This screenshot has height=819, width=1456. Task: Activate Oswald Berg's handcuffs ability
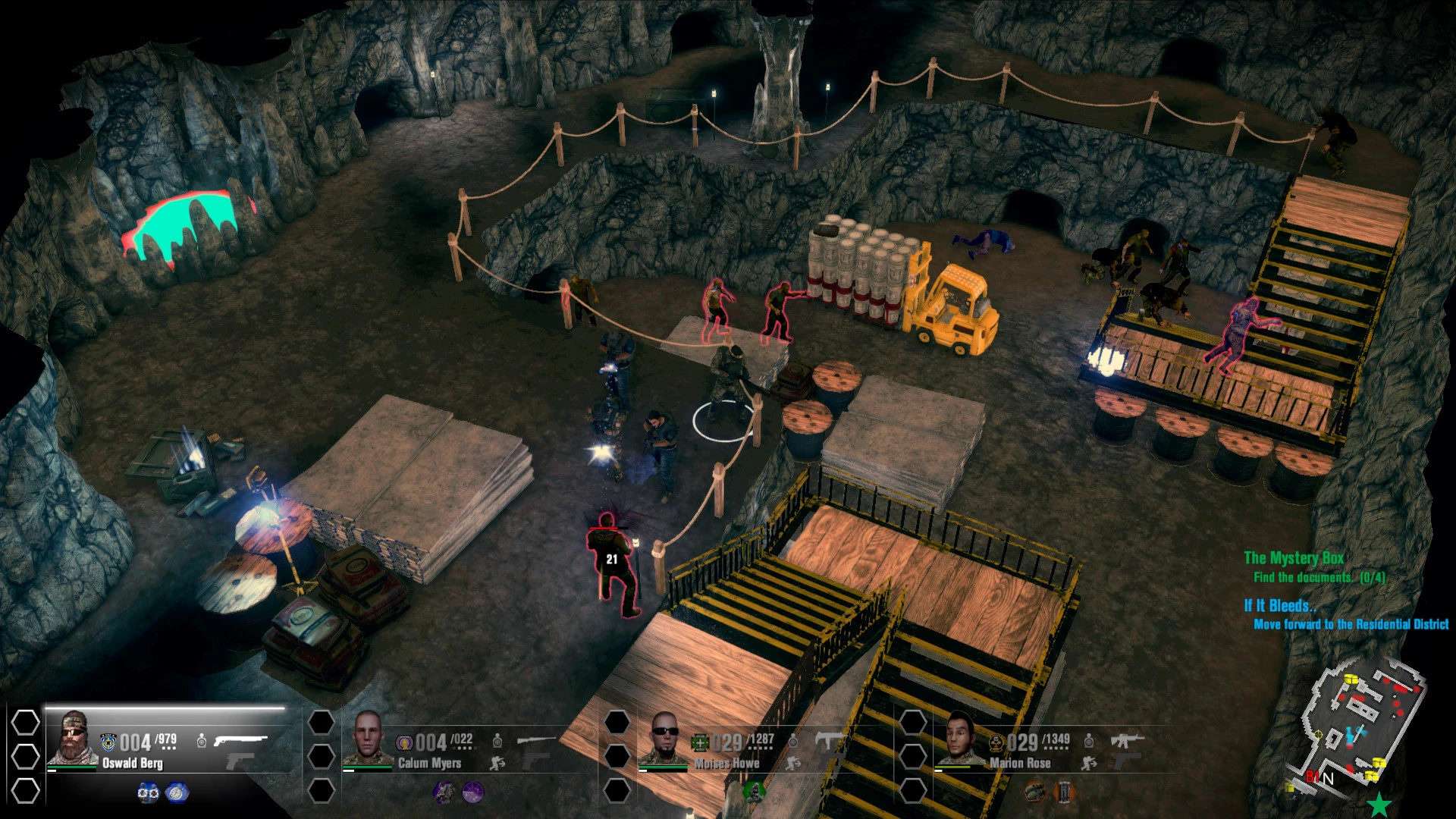[x=148, y=792]
